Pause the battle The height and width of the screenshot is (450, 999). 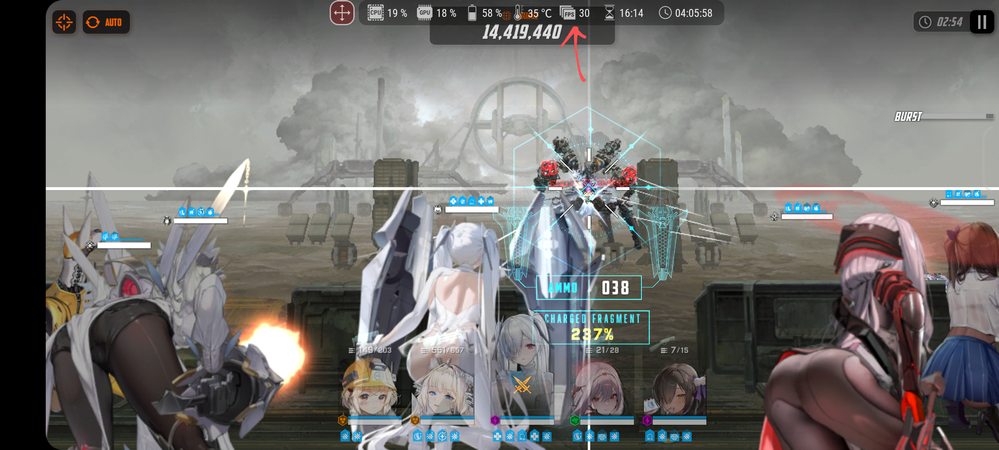(x=980, y=22)
